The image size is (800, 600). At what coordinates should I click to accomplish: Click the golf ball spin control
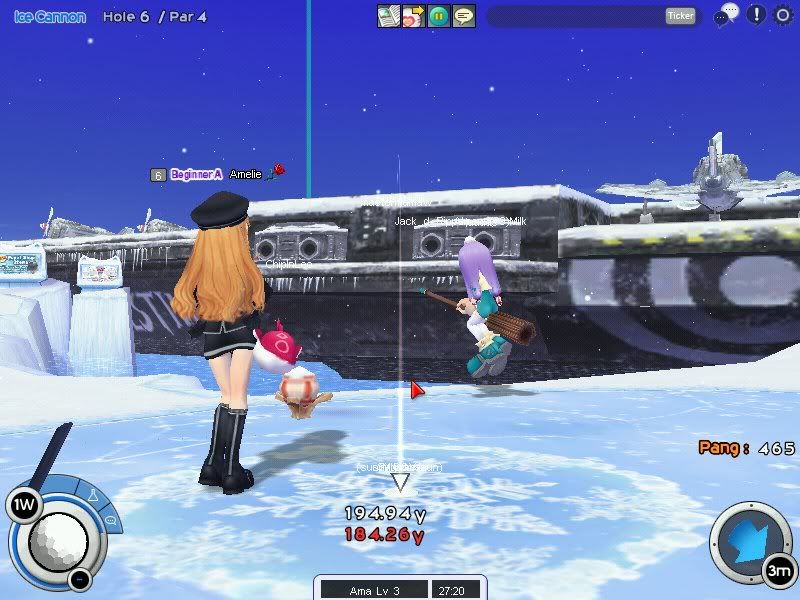[x=57, y=541]
